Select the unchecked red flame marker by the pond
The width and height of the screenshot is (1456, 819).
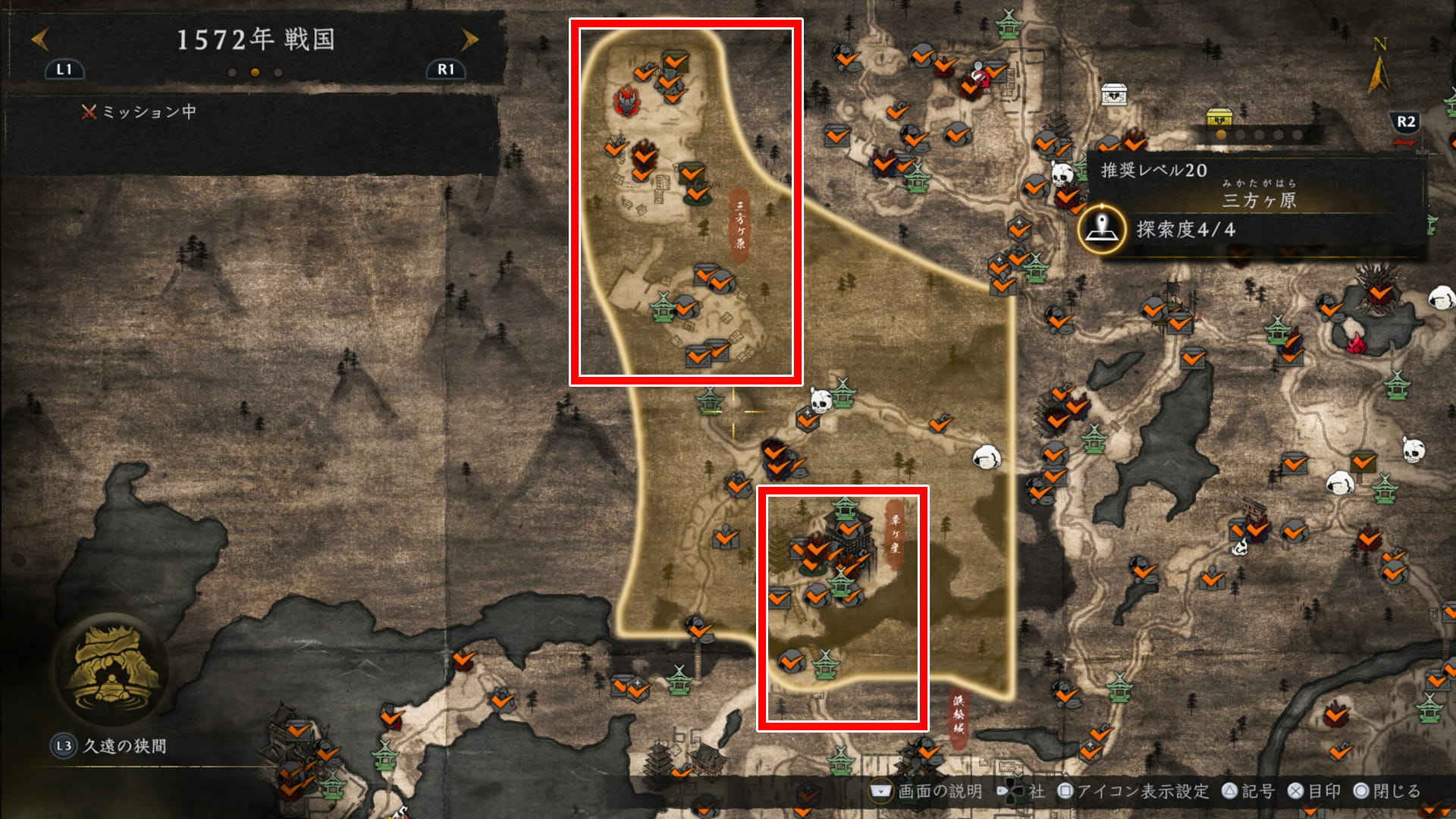[1356, 344]
